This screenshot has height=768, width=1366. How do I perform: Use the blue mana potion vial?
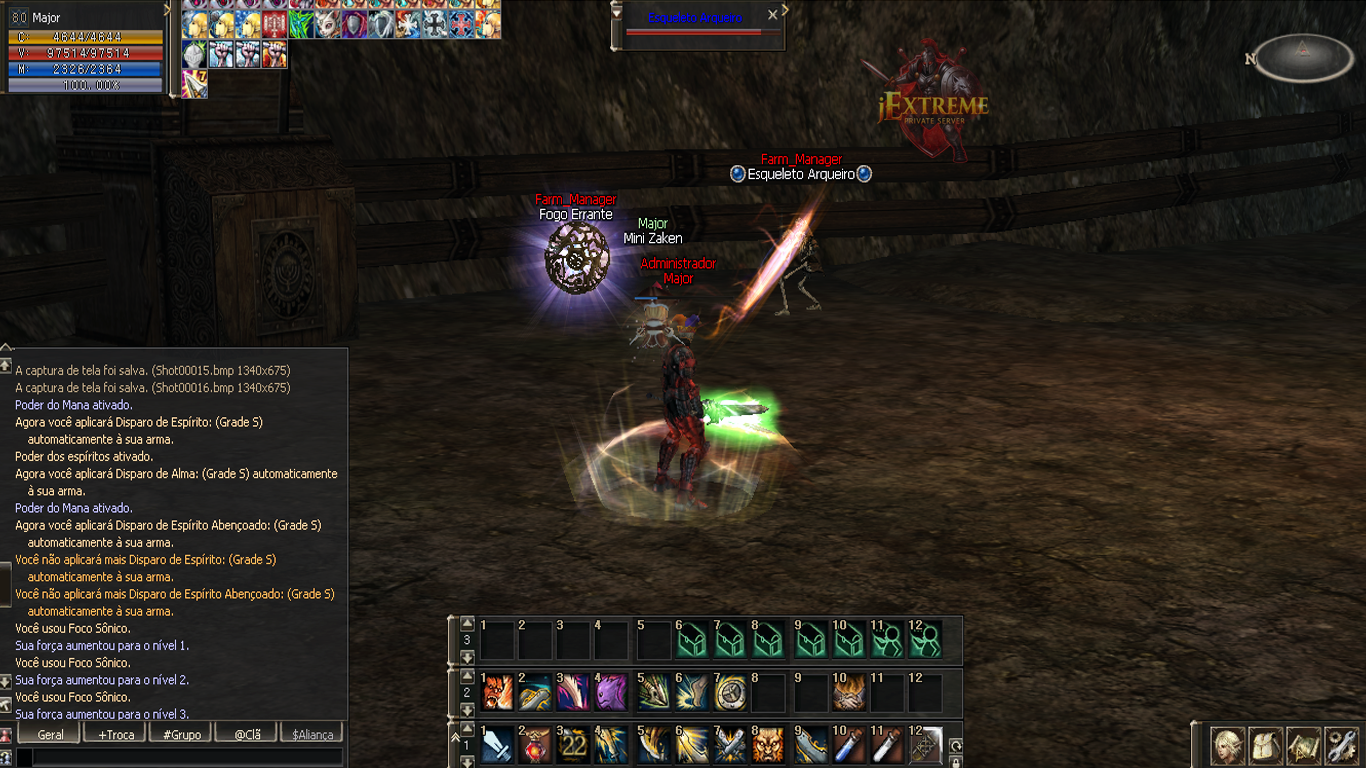pos(847,744)
